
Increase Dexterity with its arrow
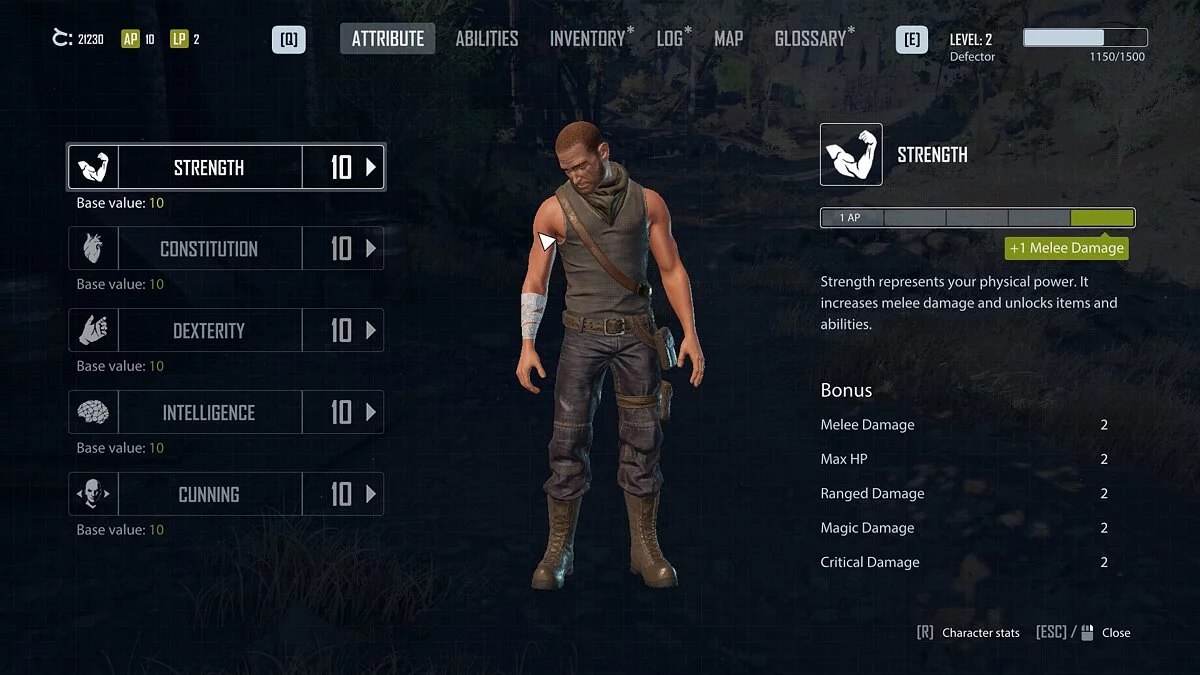371,331
